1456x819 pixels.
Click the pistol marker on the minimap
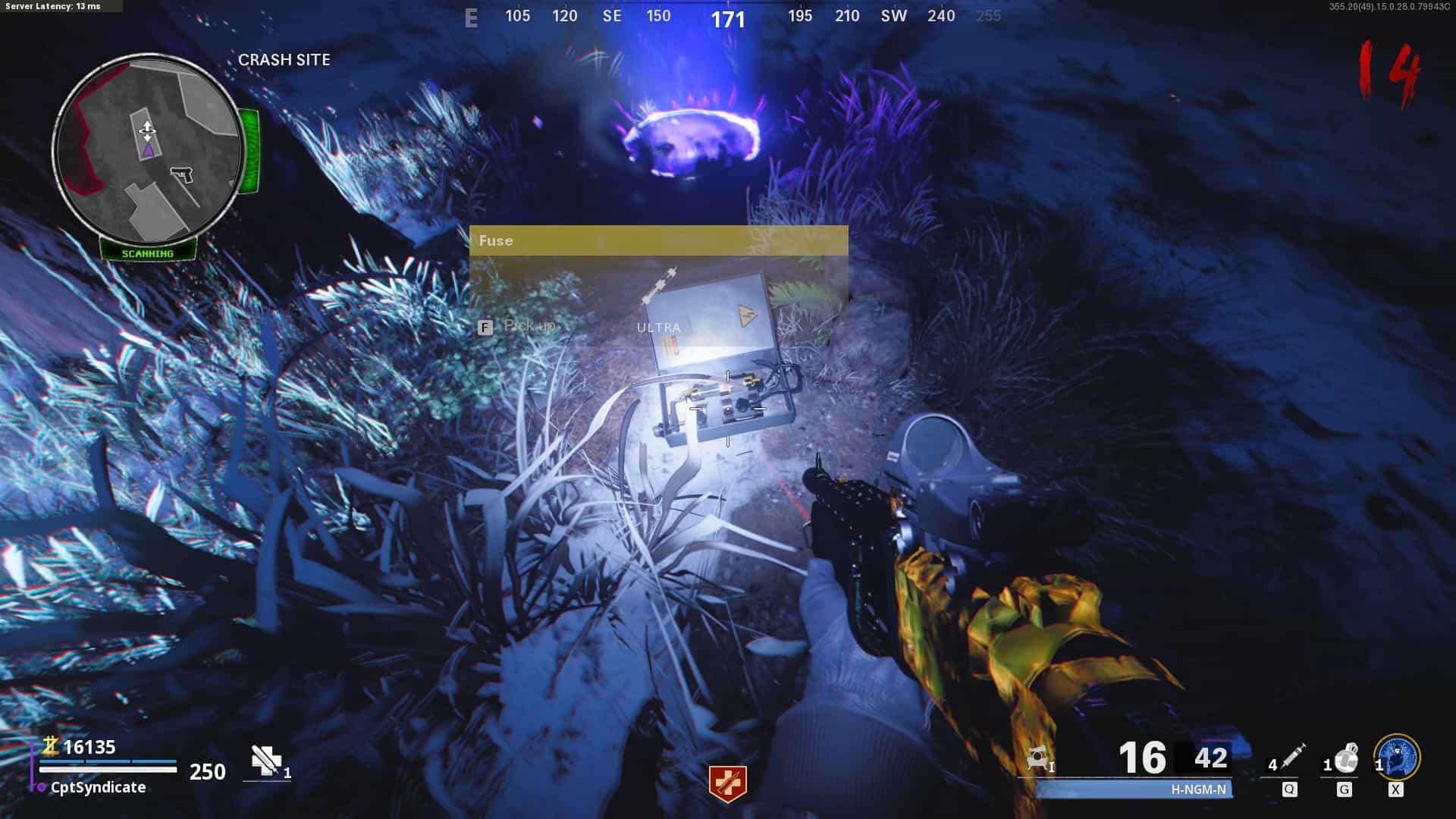(x=180, y=177)
